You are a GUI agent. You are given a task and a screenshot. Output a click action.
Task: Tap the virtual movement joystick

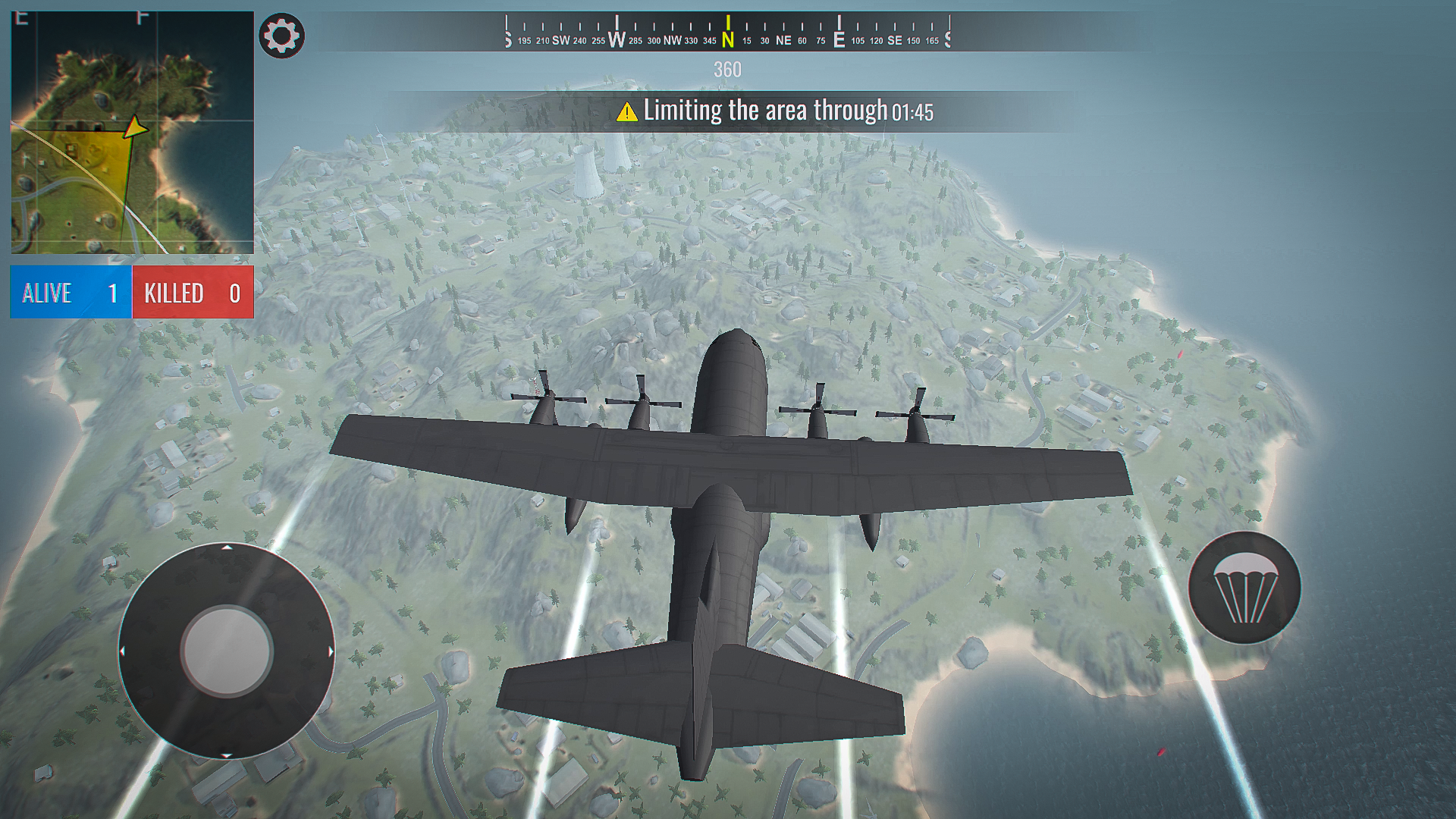[x=226, y=651]
